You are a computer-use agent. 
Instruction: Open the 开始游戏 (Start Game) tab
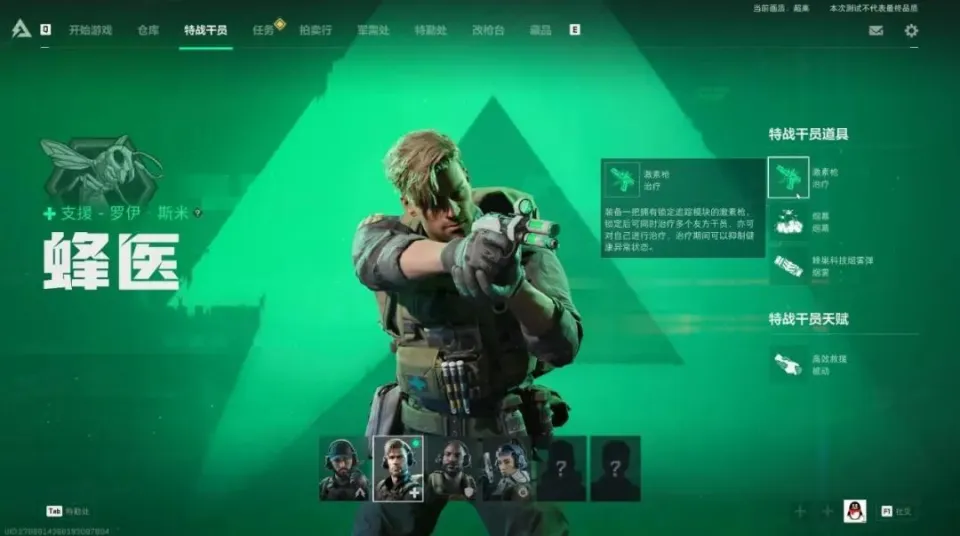(x=91, y=30)
